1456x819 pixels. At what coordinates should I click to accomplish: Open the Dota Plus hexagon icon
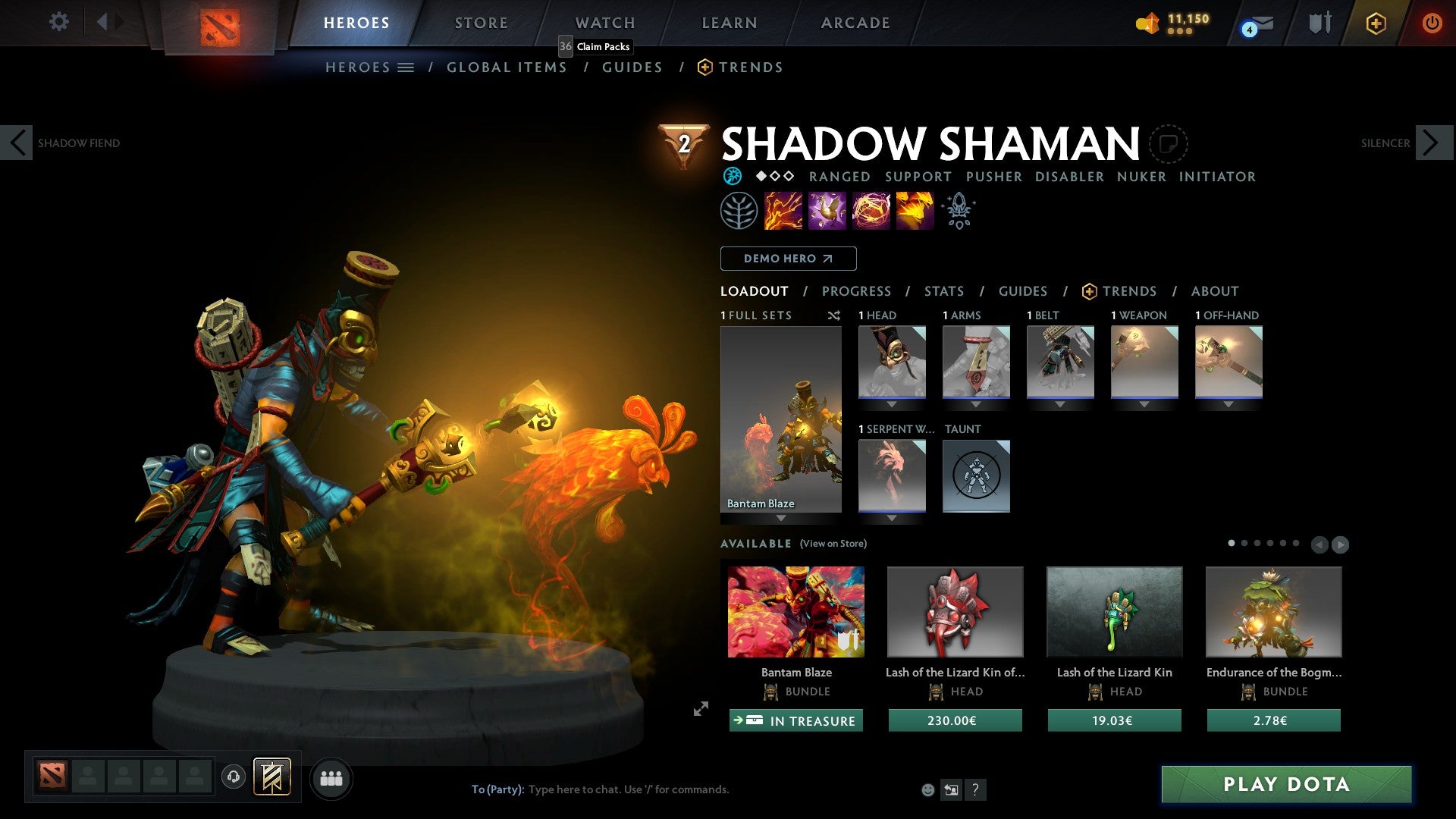click(x=1376, y=23)
